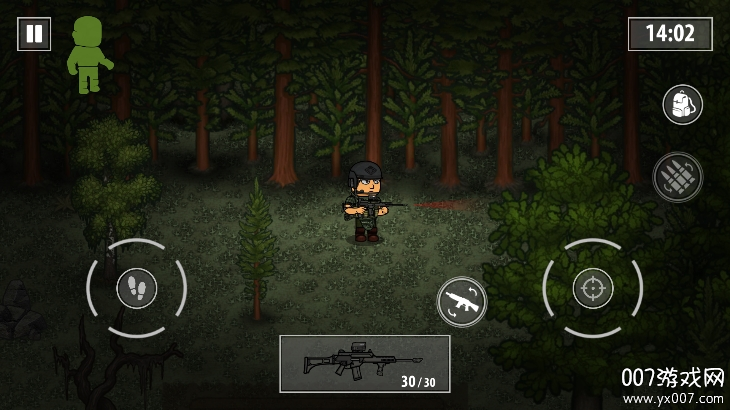Select the assault rifle weapon slot
The width and height of the screenshot is (730, 410).
[365, 363]
